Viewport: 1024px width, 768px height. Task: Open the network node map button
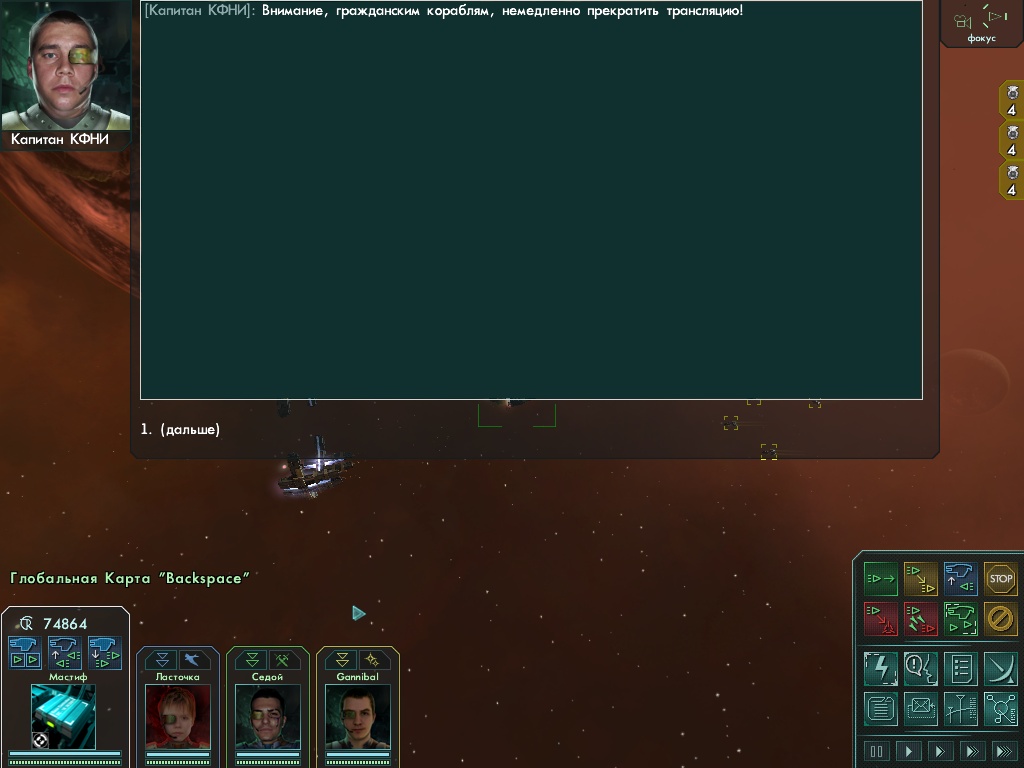[x=1000, y=708]
